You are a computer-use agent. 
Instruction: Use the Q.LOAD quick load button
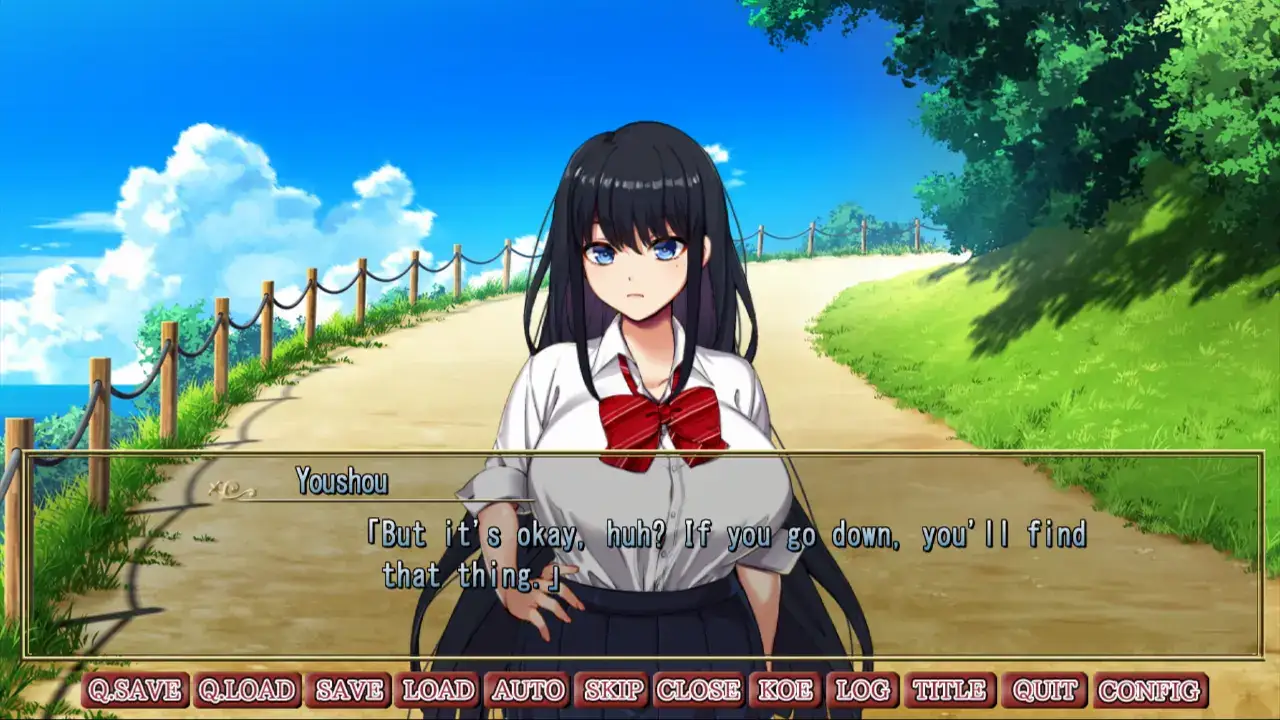pyautogui.click(x=247, y=690)
